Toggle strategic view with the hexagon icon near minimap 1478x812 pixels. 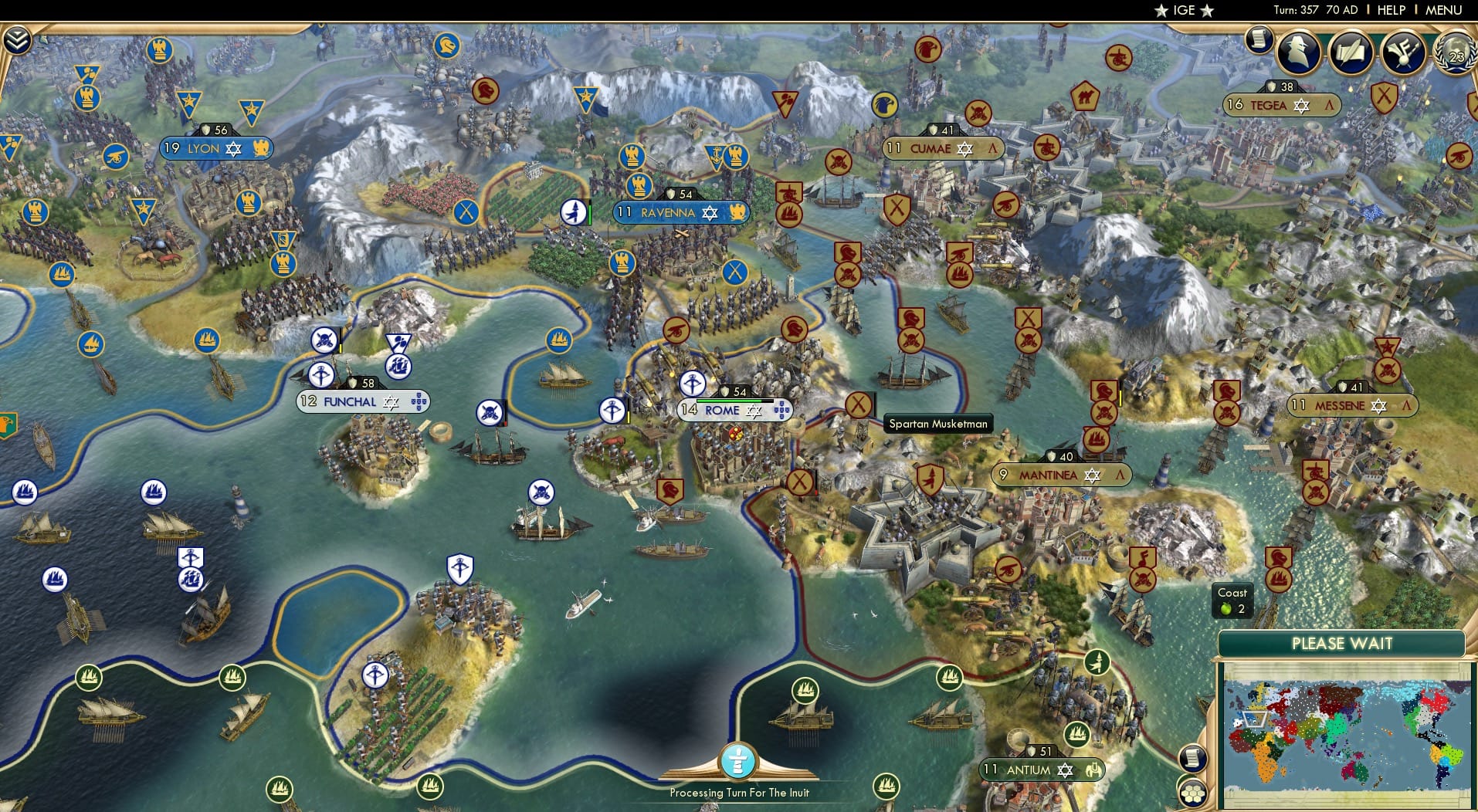[1192, 791]
